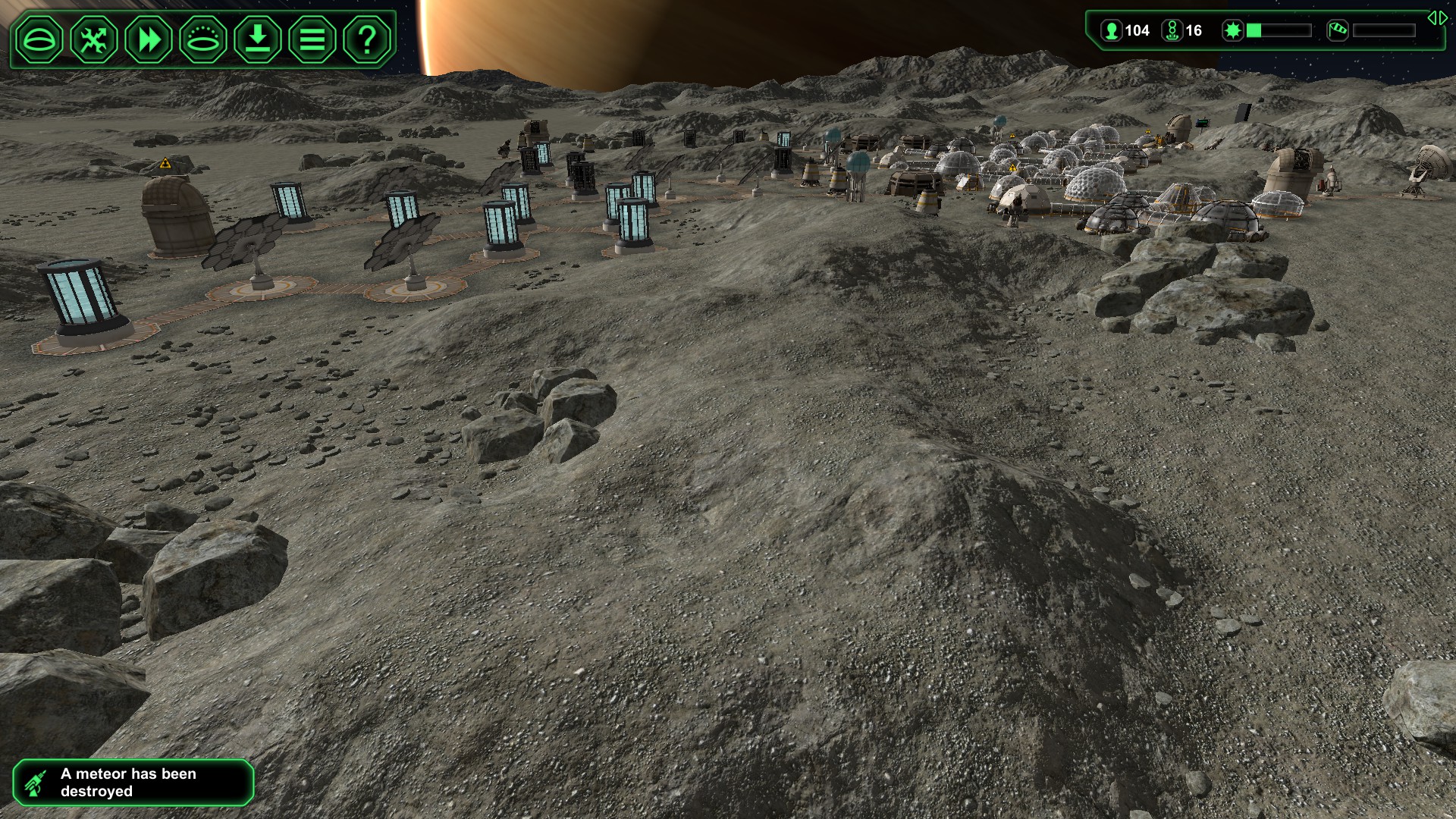Click the windsock wind level icon
The image size is (1456, 819).
point(1338,31)
